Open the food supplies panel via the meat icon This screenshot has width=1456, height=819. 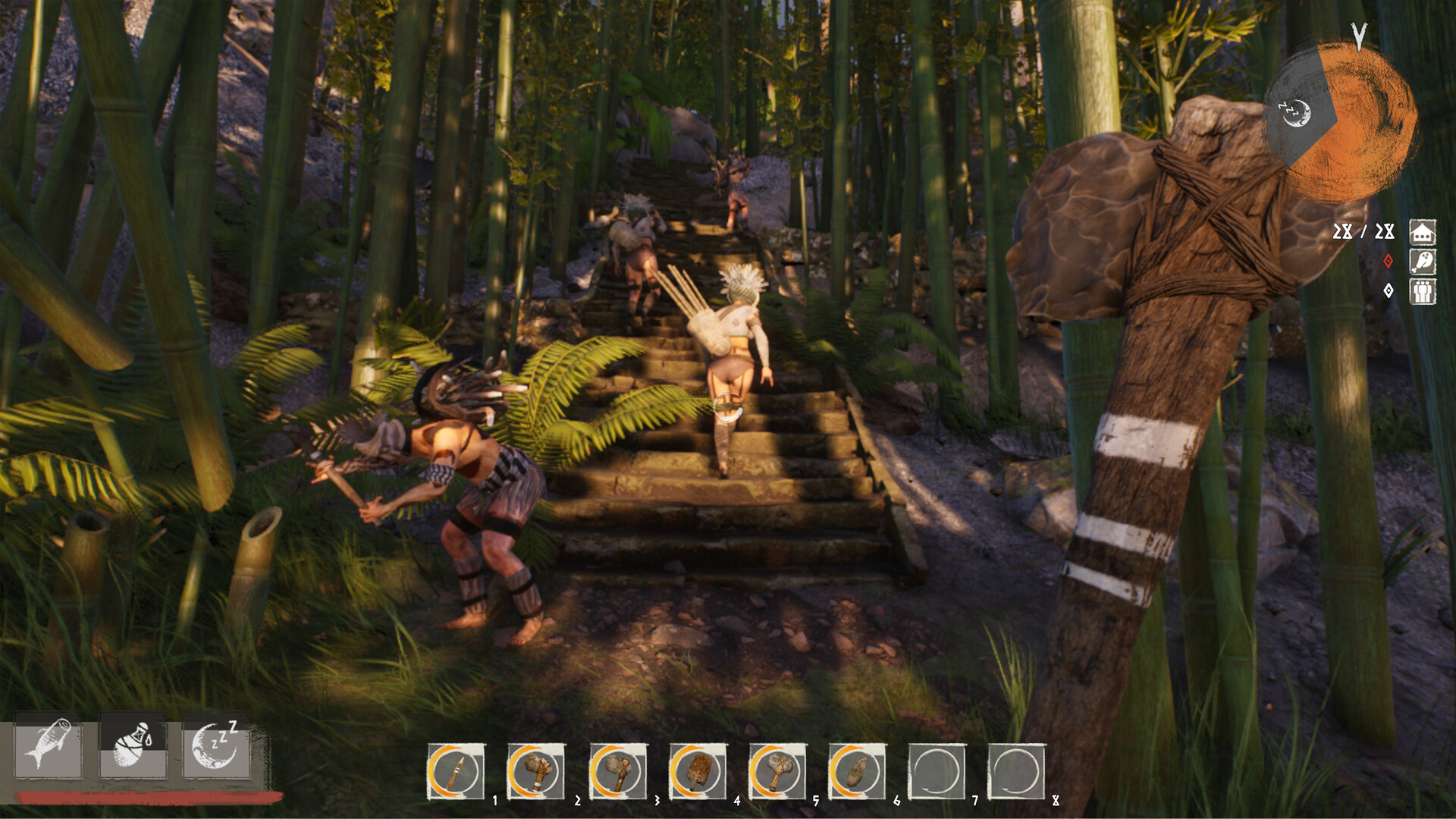(1423, 262)
